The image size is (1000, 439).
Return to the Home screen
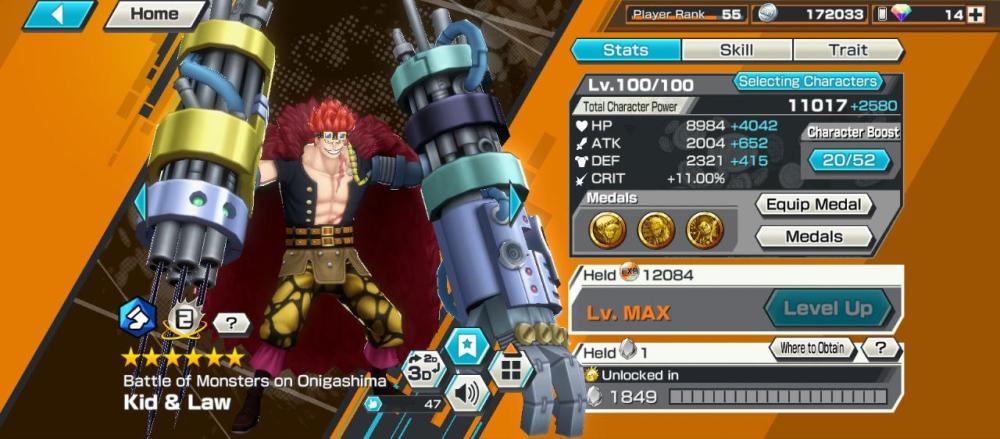pyautogui.click(x=155, y=15)
